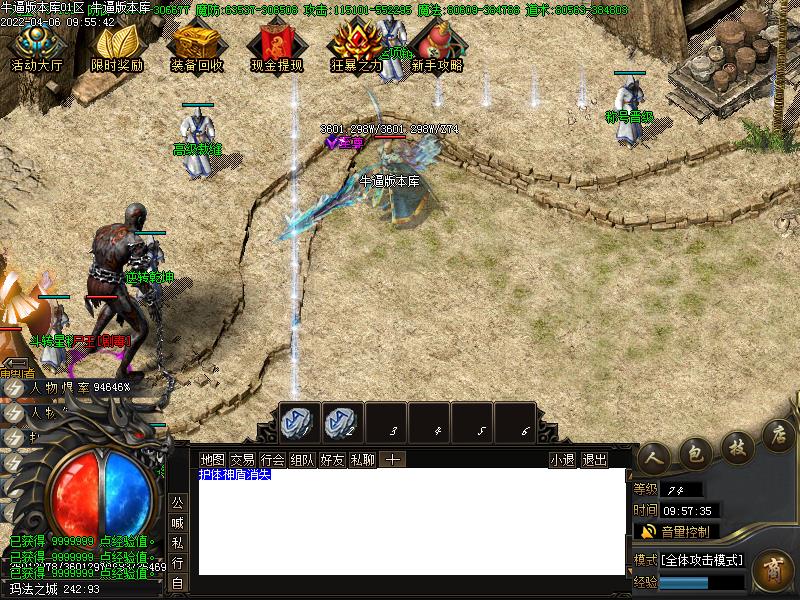800x600 pixels.
Task: Open the 组队 team tab
Action: [302, 460]
